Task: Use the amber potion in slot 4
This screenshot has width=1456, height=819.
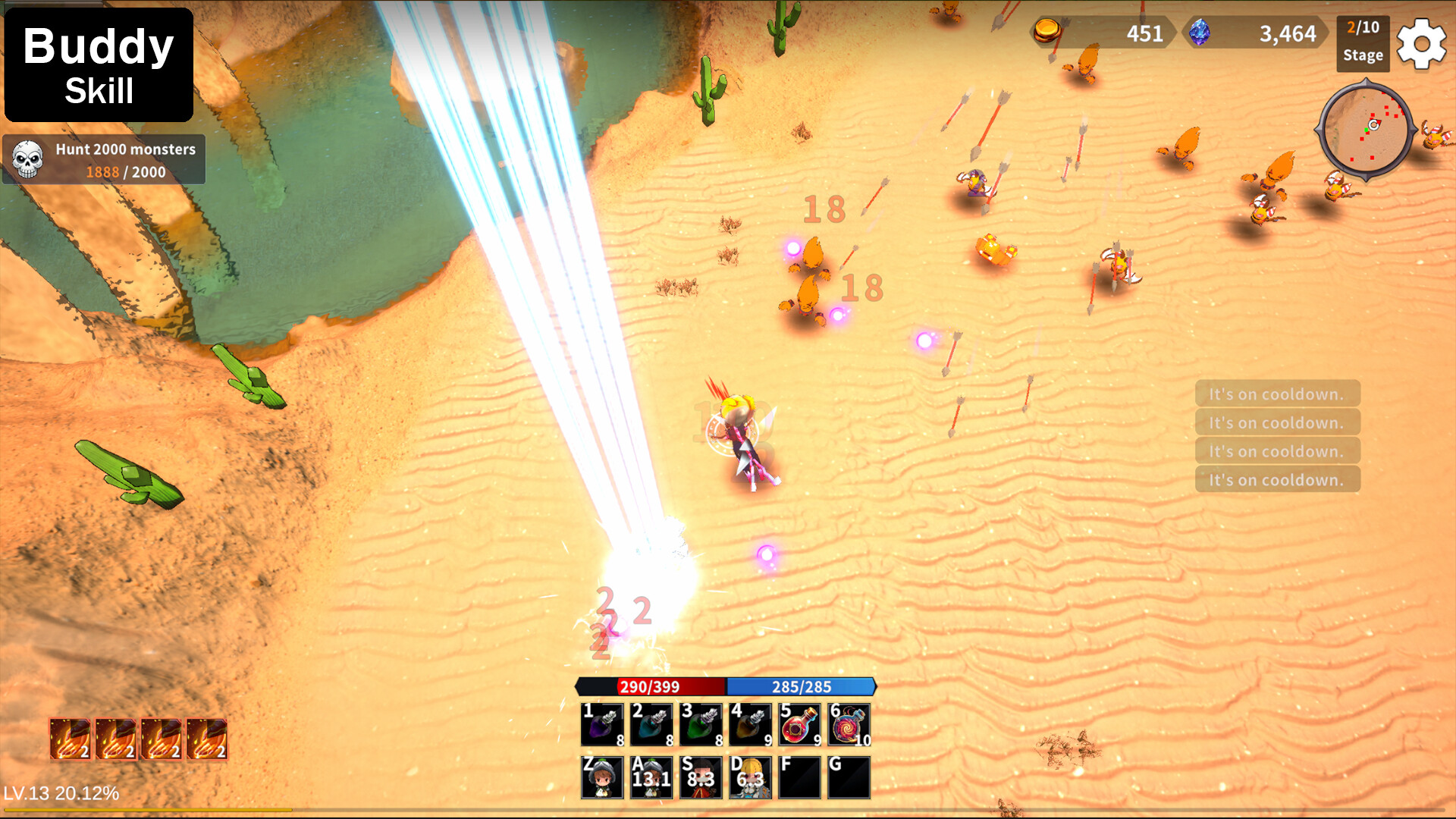Action: 751,724
